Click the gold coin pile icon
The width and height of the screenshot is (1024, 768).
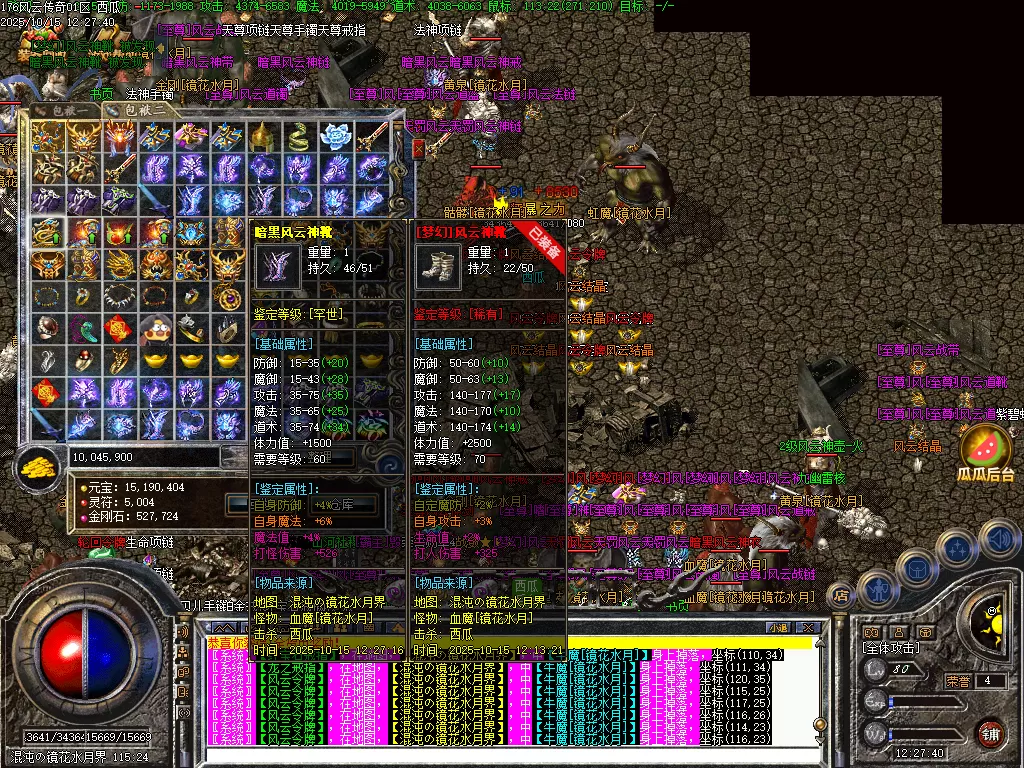point(41,464)
